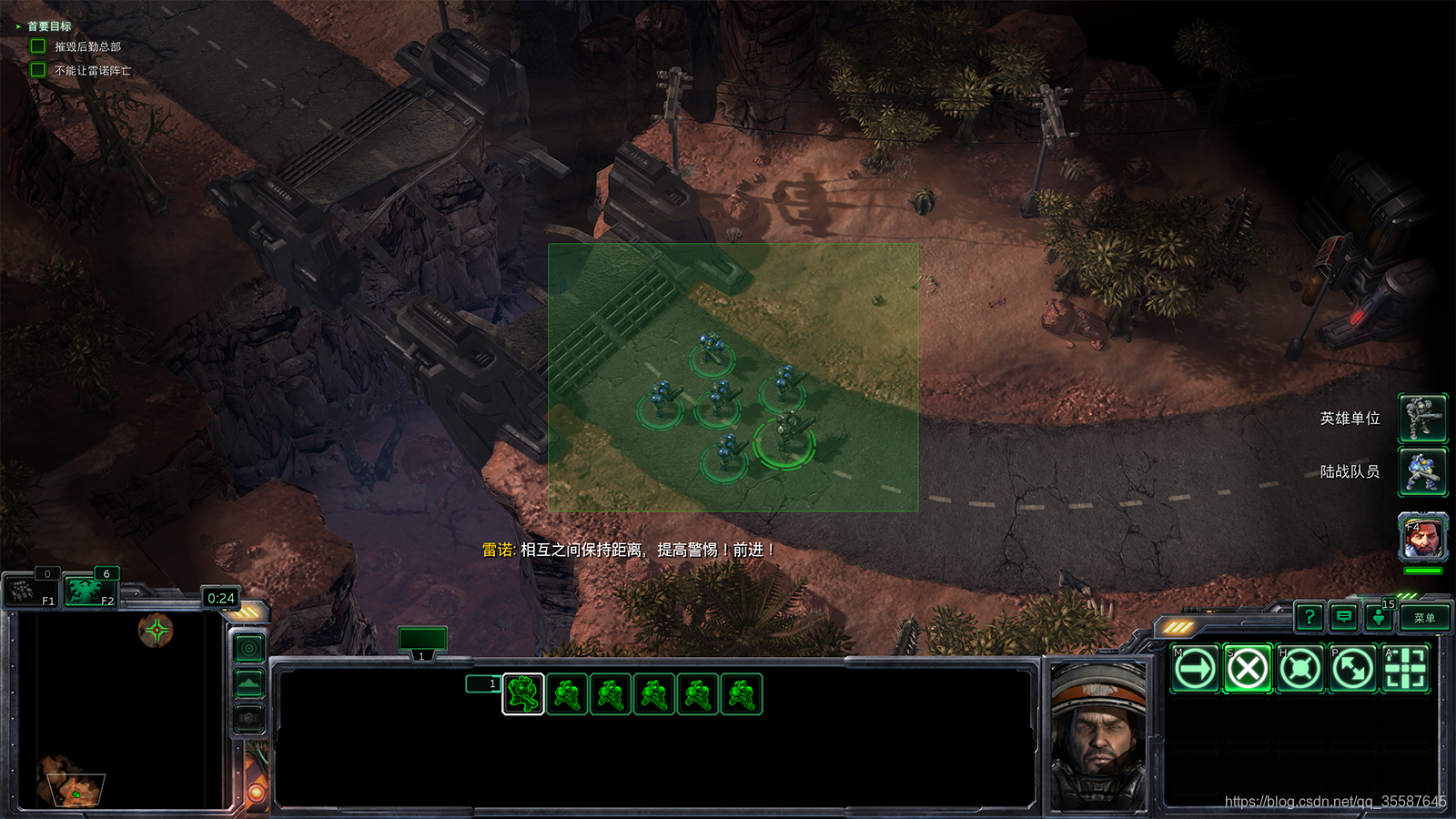Activate the minimap ping button
The image size is (1456, 819).
click(x=249, y=648)
